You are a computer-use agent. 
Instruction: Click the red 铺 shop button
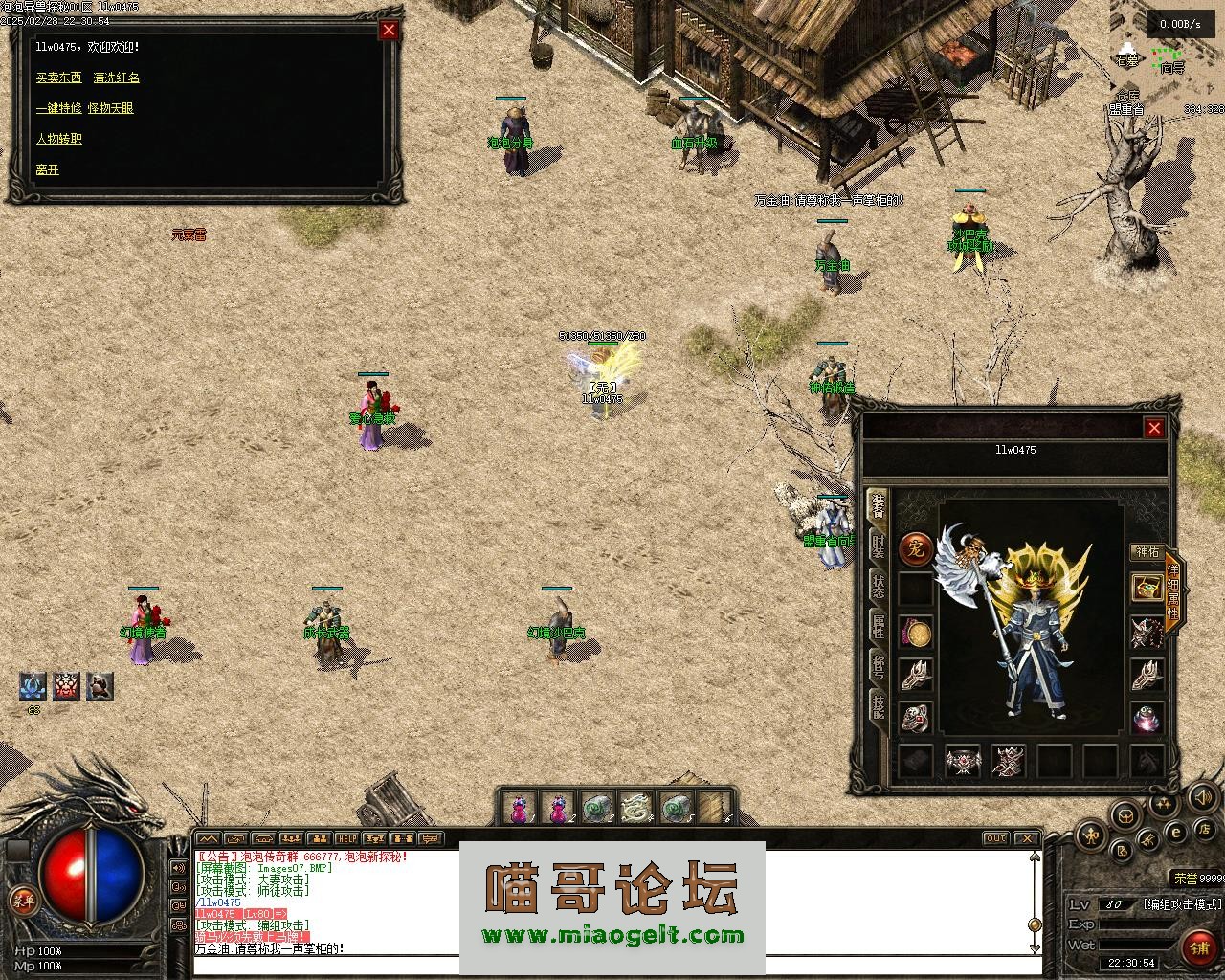1198,947
